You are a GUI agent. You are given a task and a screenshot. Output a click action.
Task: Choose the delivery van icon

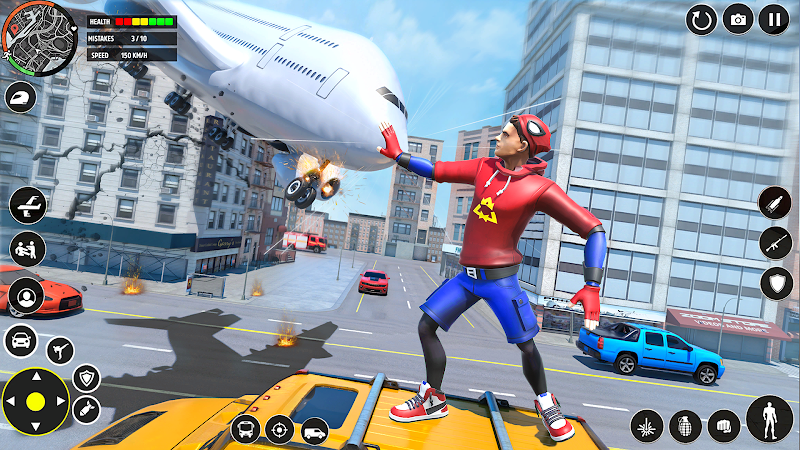314,429
